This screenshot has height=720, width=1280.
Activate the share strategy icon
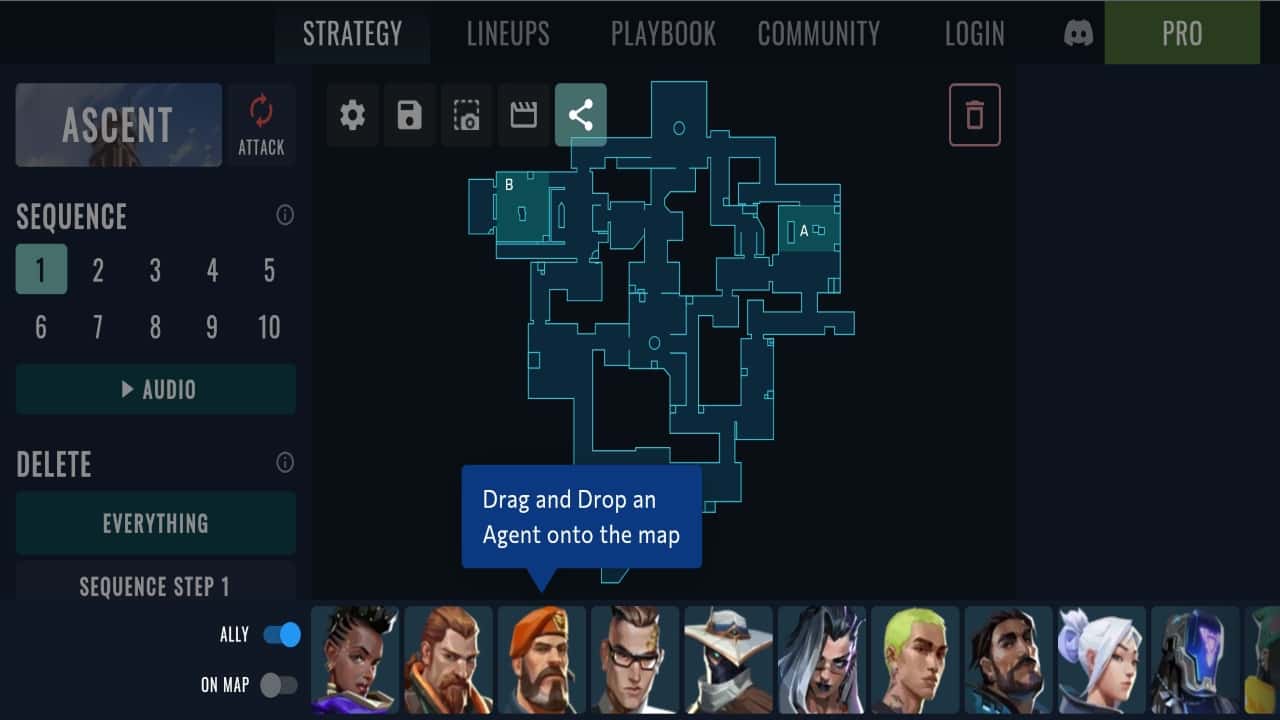tap(580, 114)
